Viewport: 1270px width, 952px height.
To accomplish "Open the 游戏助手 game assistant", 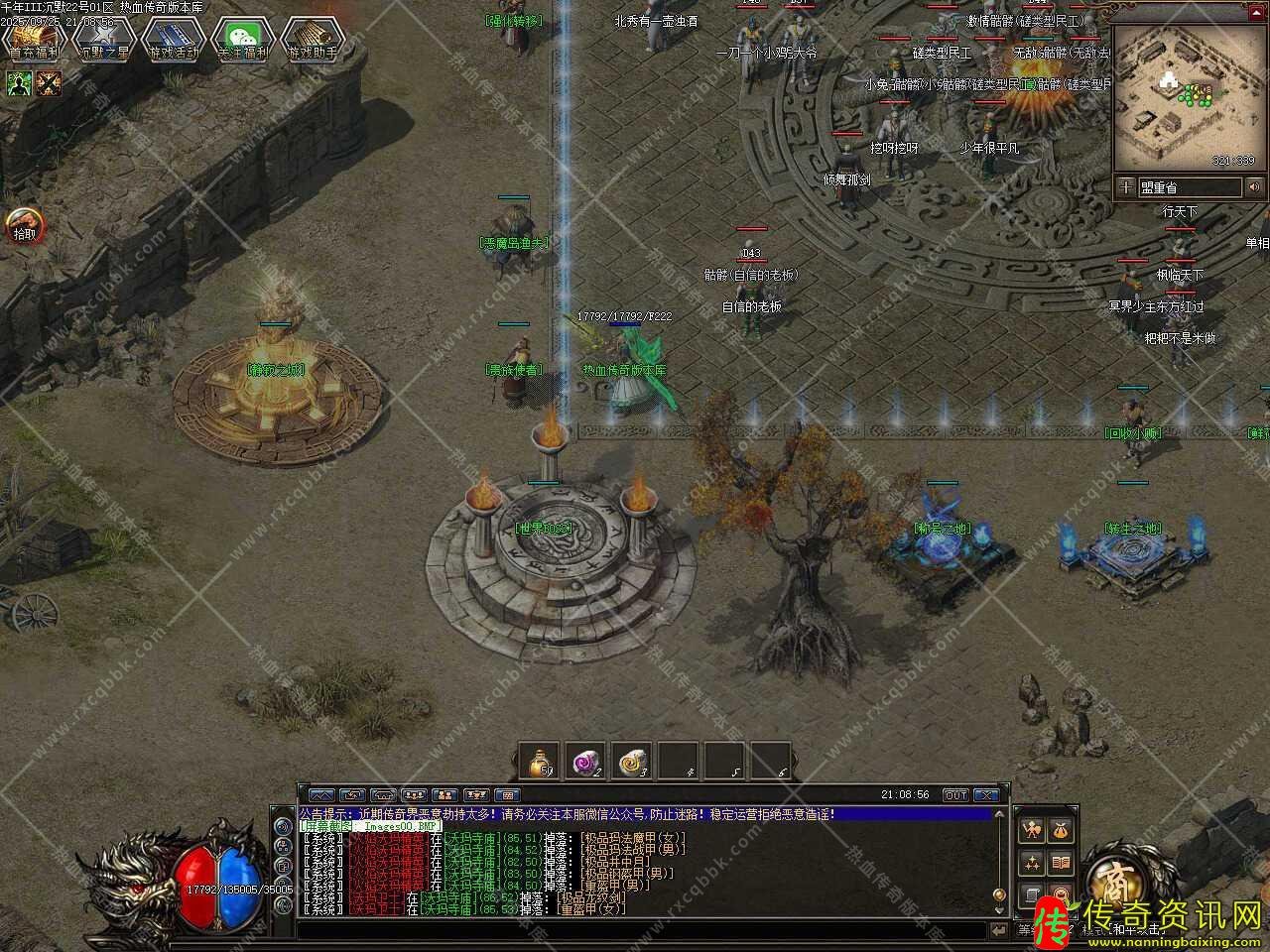I will pos(312,40).
